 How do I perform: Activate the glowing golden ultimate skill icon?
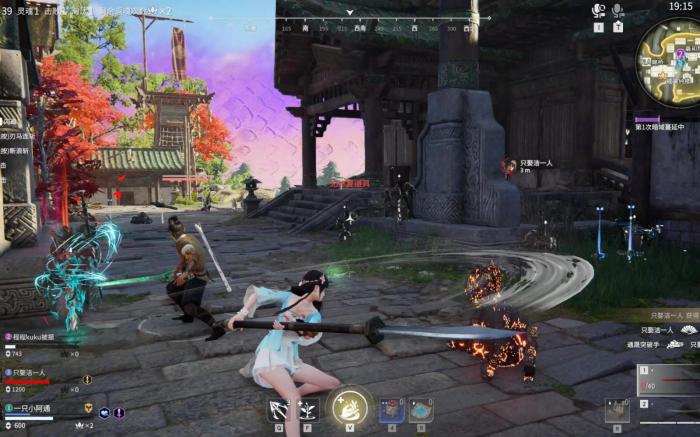pyautogui.click(x=350, y=407)
